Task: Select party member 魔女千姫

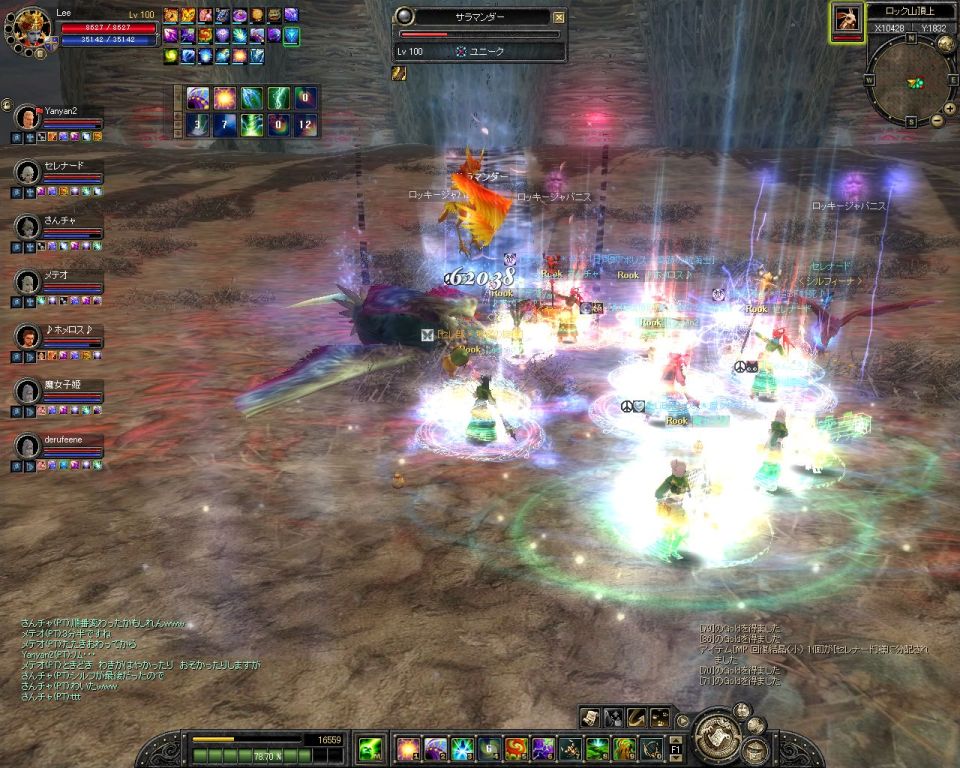Action: [27, 391]
